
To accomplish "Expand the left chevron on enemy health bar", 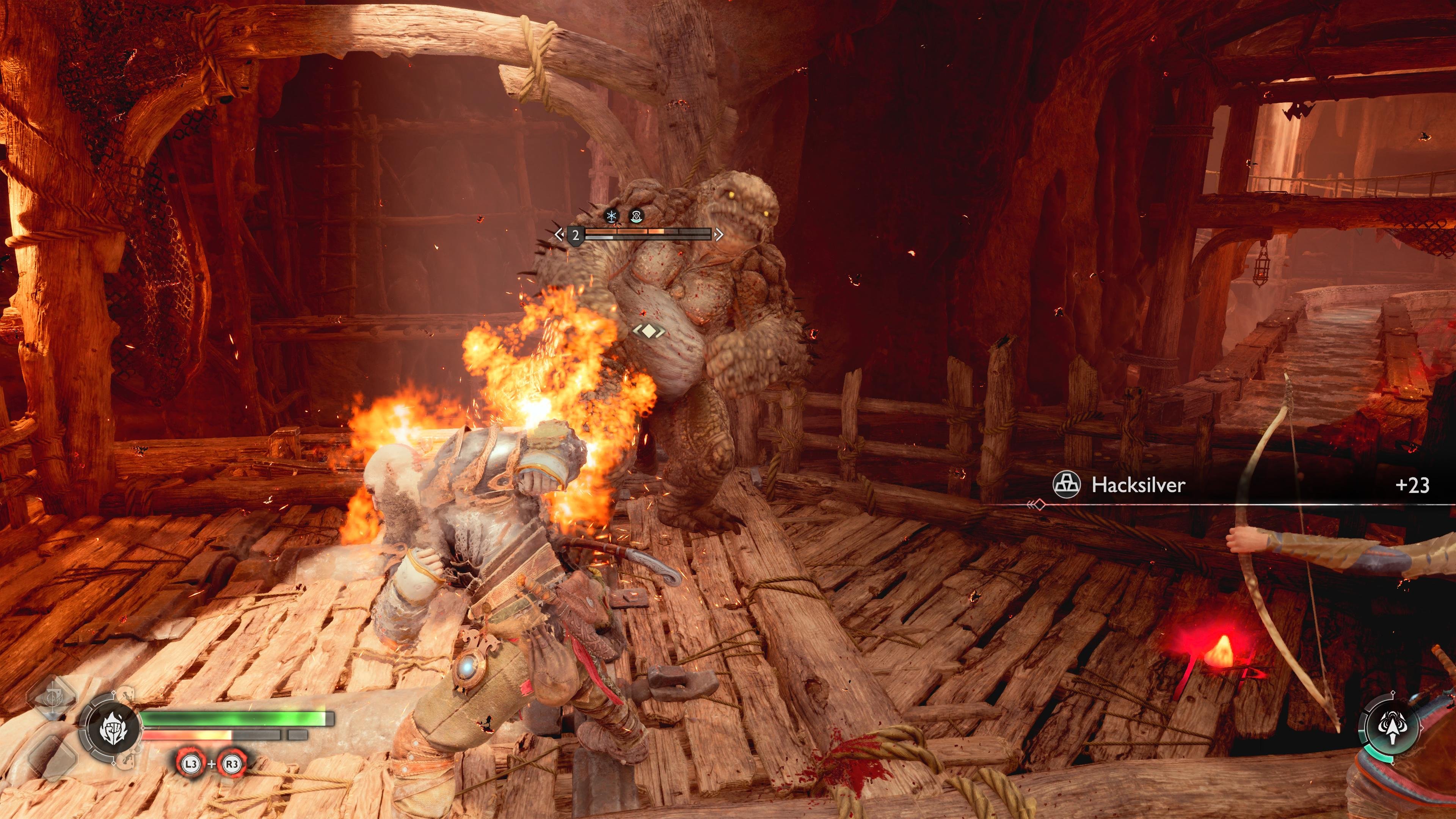I will pos(560,235).
